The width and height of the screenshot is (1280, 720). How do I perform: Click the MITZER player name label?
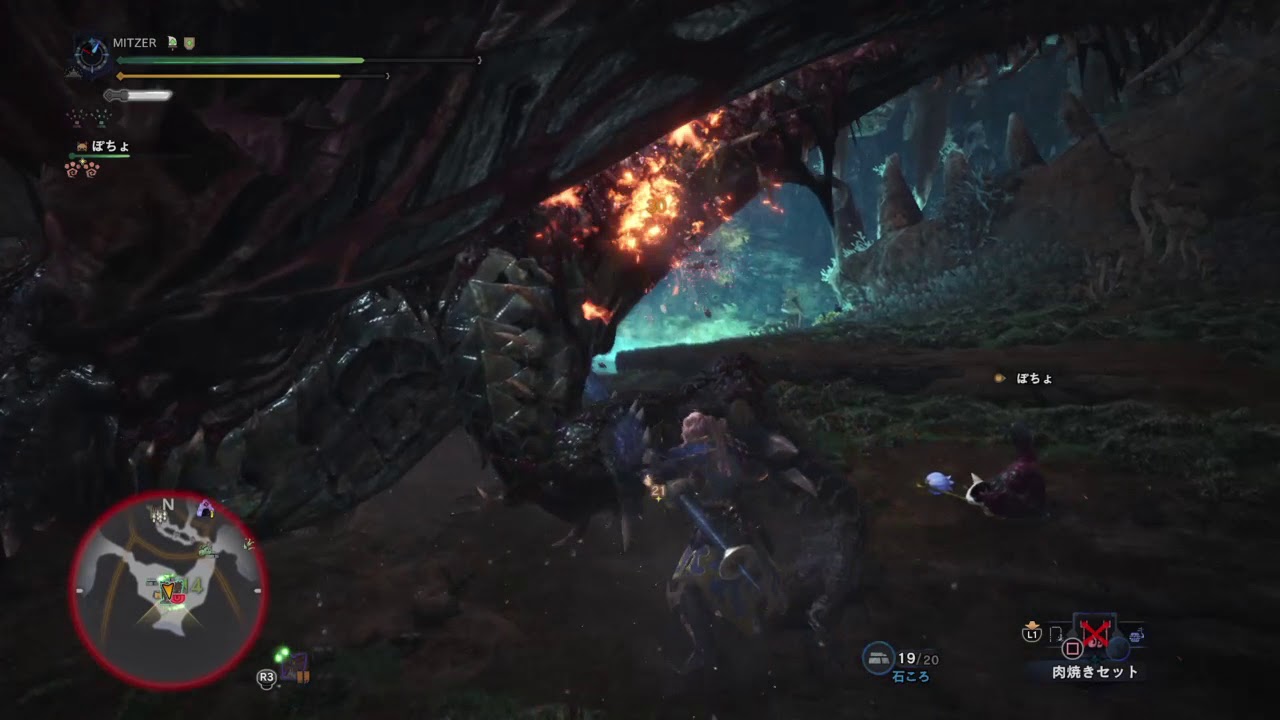tap(134, 42)
